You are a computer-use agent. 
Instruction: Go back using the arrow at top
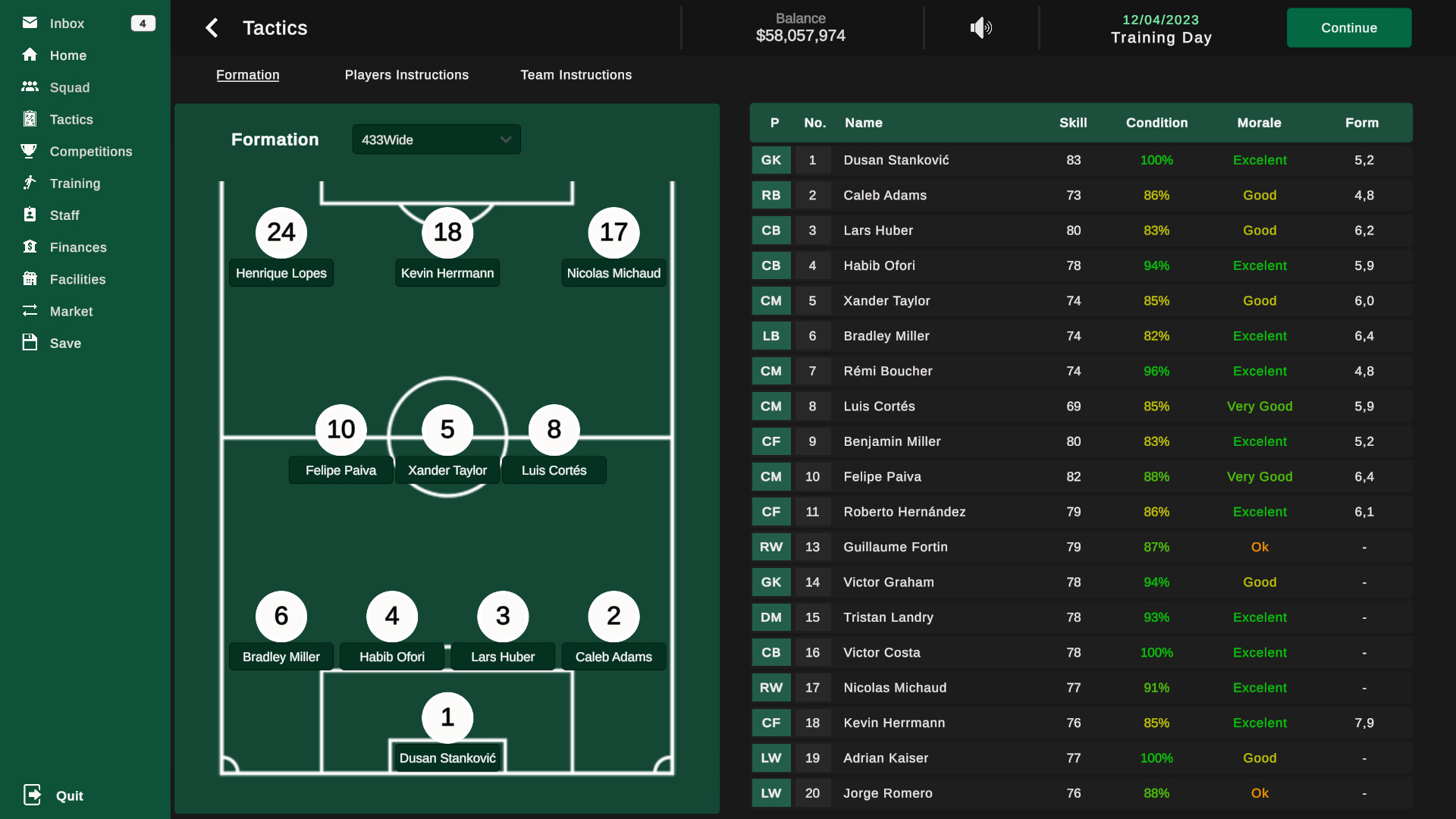[212, 27]
